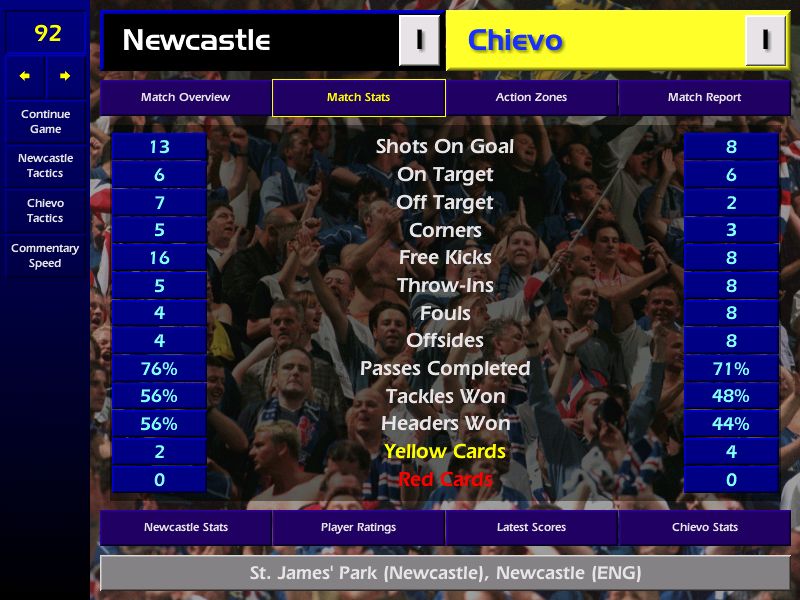Switch to the Match Overview tab
Viewport: 800px width, 600px height.
click(185, 98)
